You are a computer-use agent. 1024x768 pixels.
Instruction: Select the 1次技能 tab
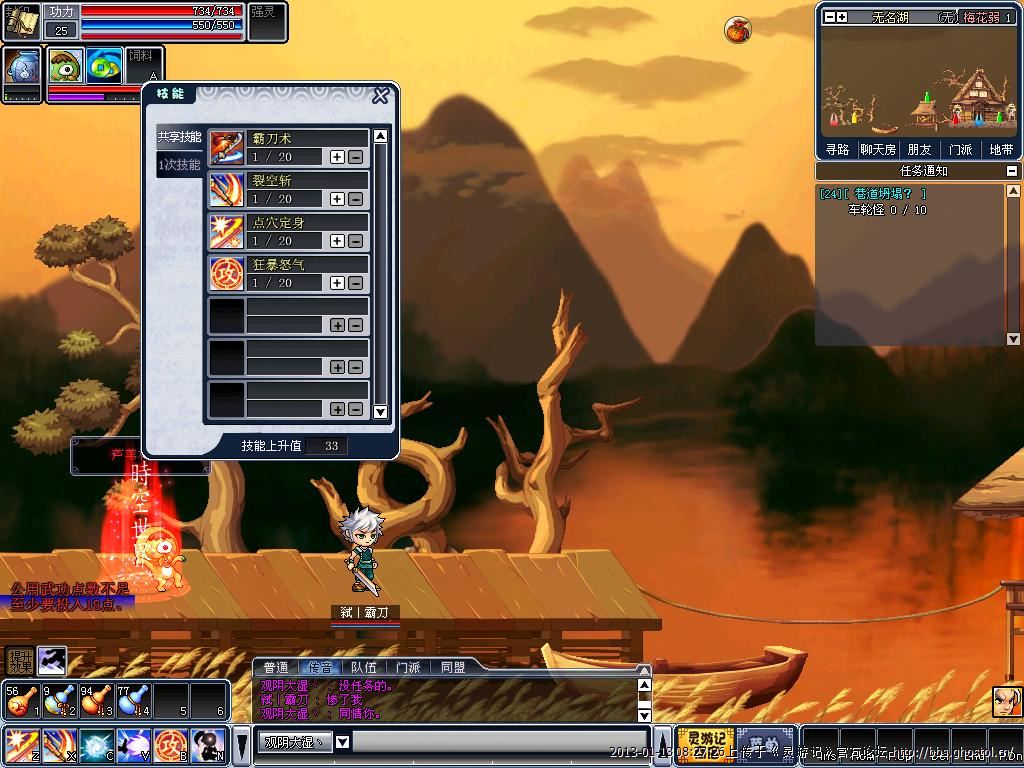[179, 164]
